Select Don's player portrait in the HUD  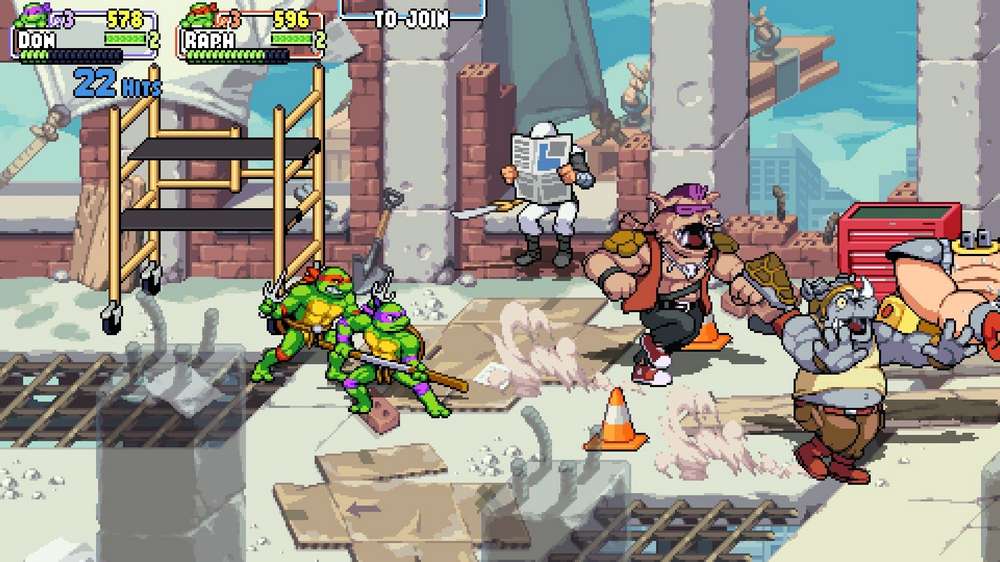coord(30,17)
